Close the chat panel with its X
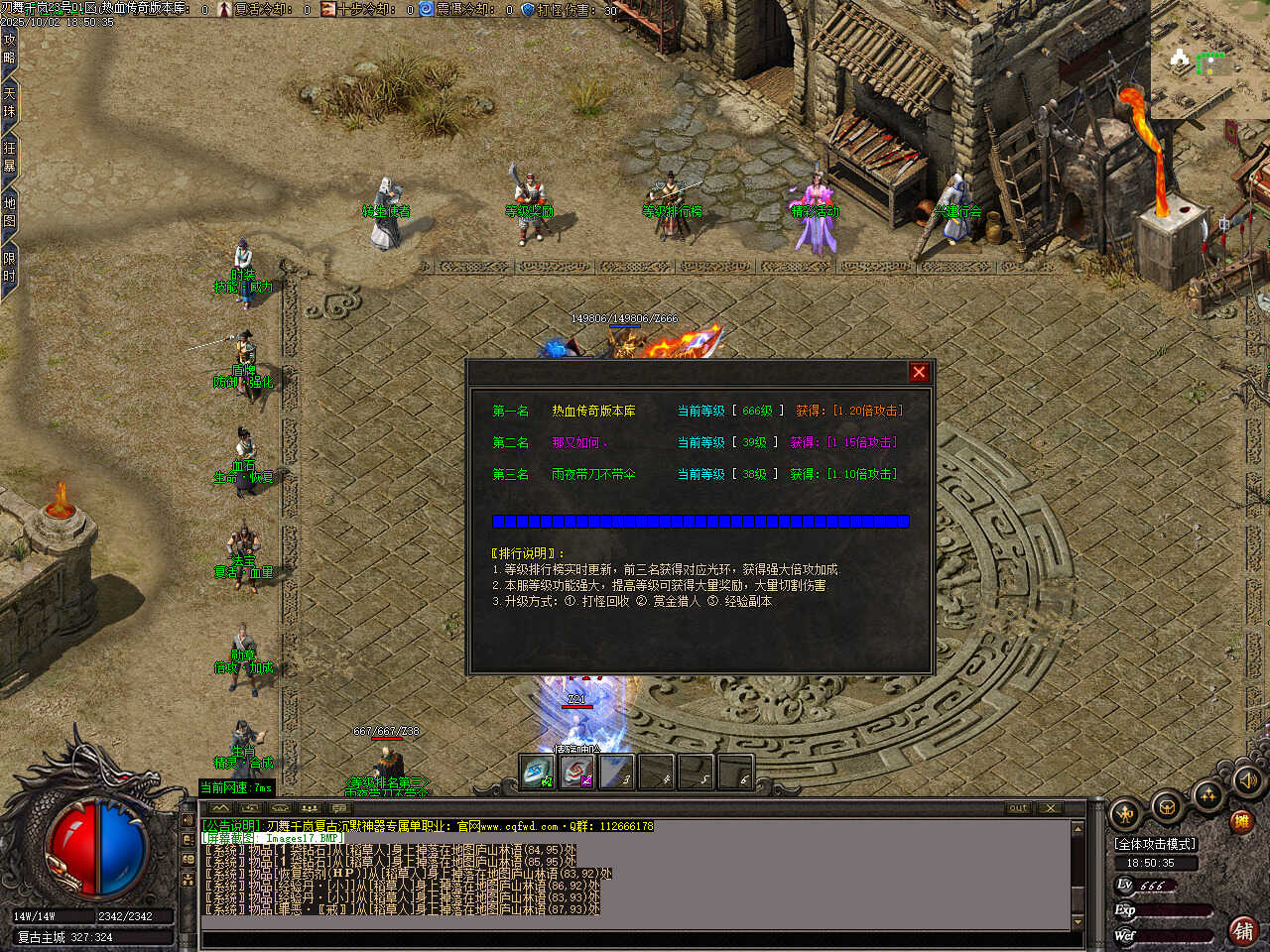 pyautogui.click(x=1050, y=808)
